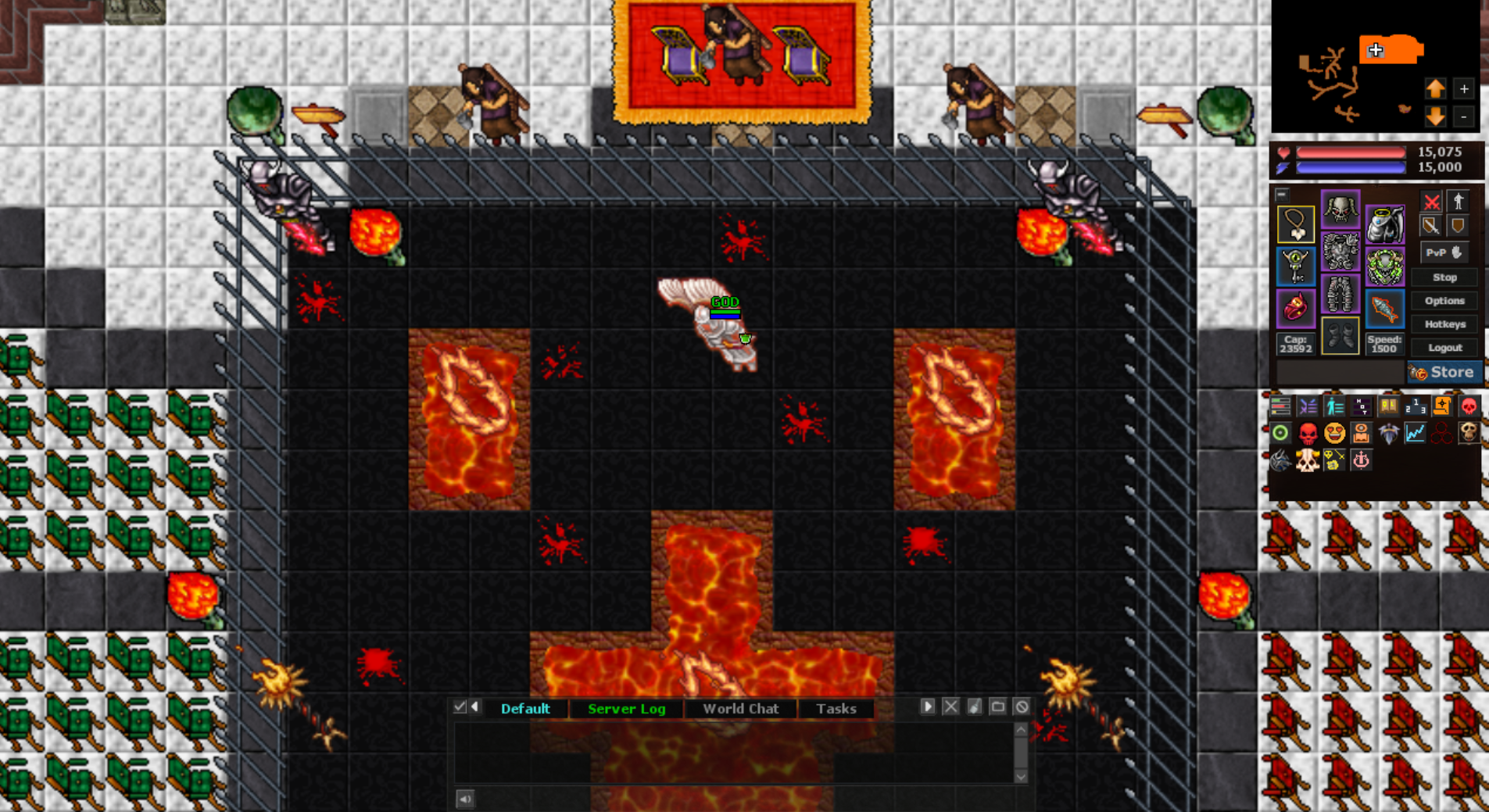Open the heart-eyes emote icon
The width and height of the screenshot is (1489, 812).
pos(1334,434)
